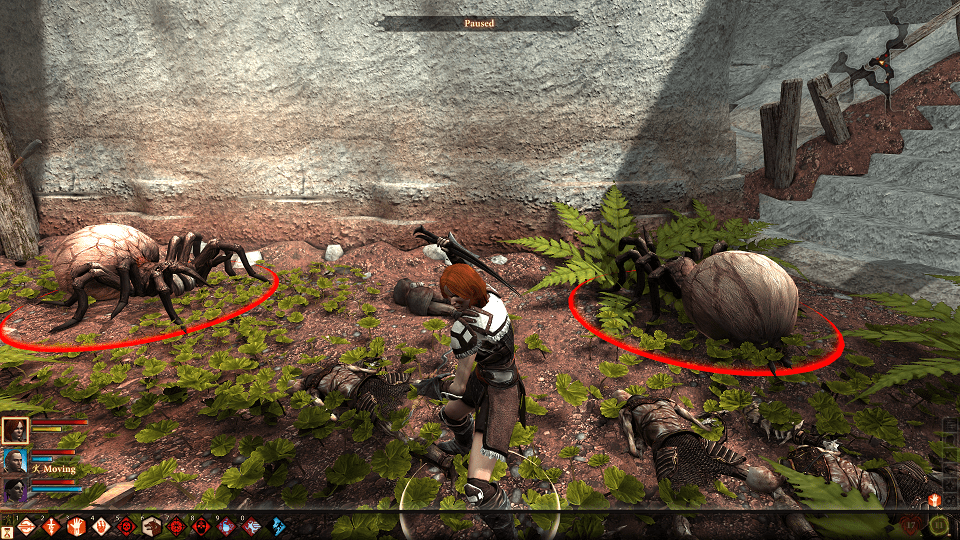Screen dimensions: 960x540
Task: Activate the dagger ability in slot 2
Action: [51, 526]
